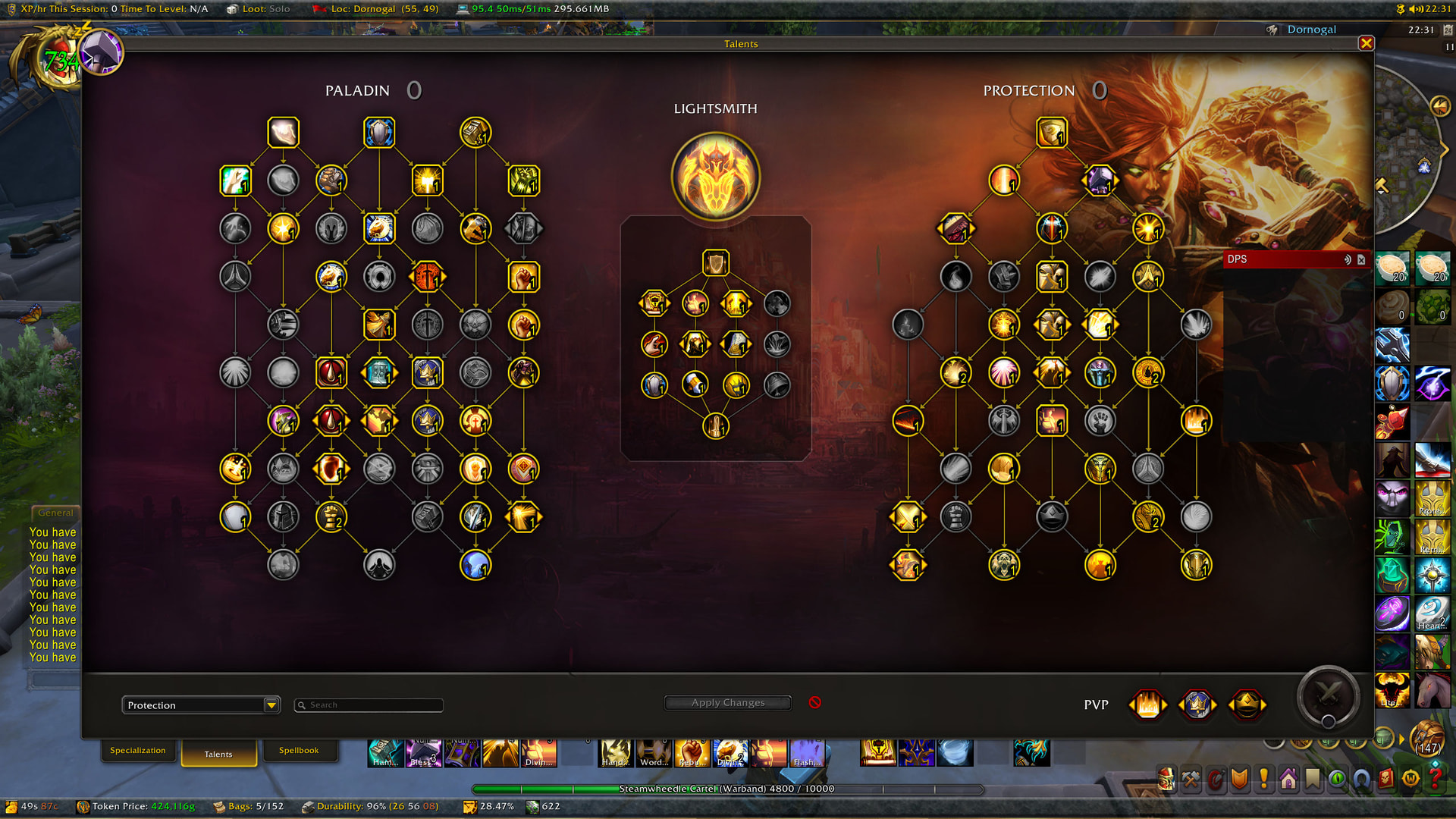
Task: Open the Encounter Journal red book icon
Action: 1386,776
